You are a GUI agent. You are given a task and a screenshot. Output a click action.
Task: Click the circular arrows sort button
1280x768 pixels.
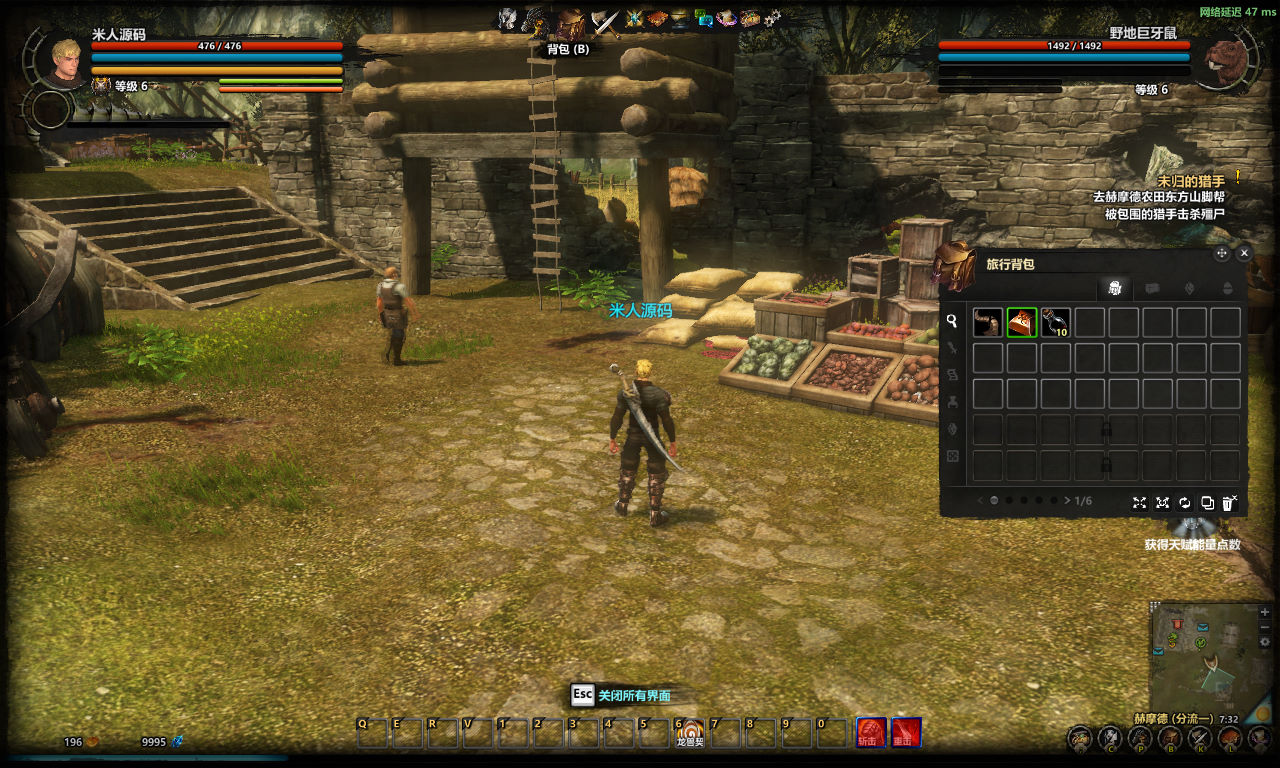[1185, 502]
